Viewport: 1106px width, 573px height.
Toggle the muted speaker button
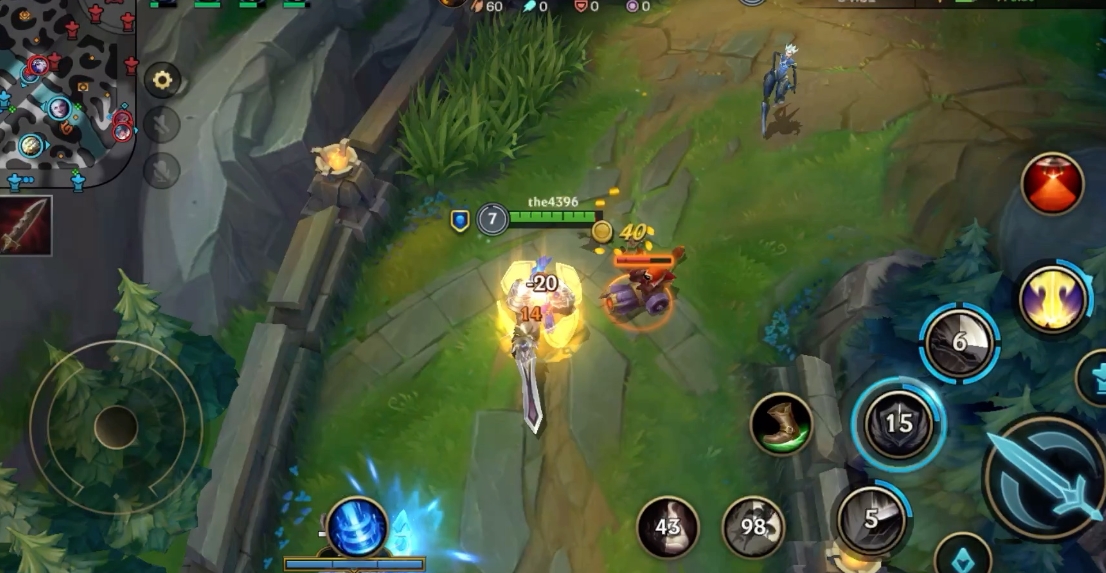162,125
